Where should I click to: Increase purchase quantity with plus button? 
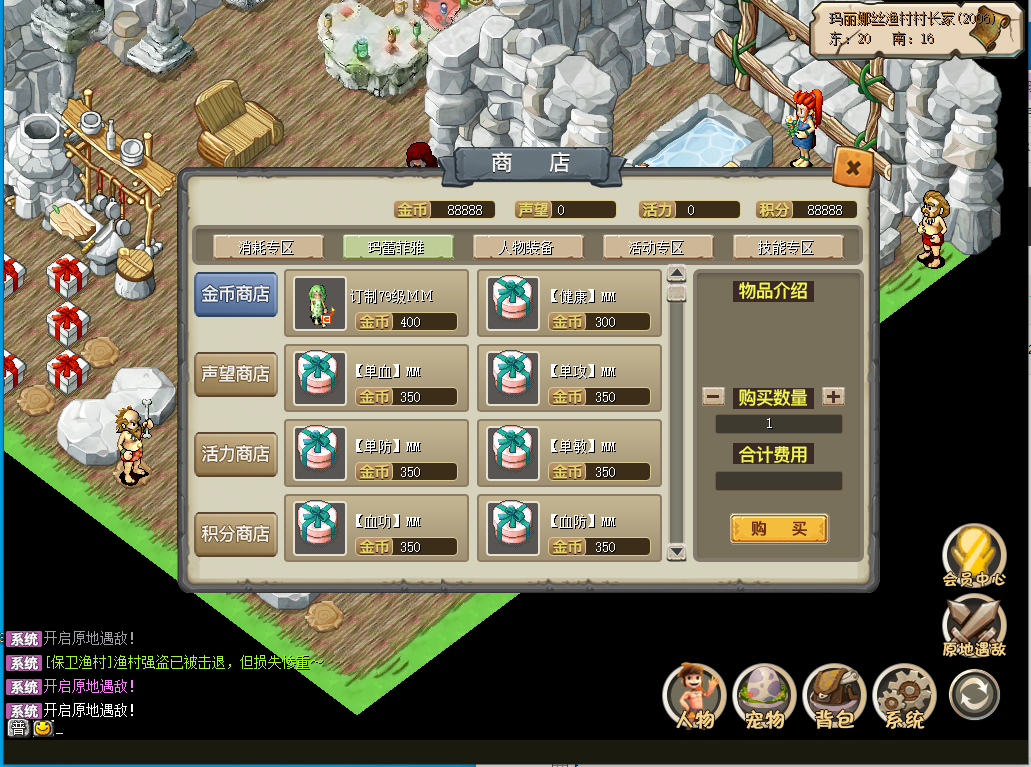click(x=833, y=396)
